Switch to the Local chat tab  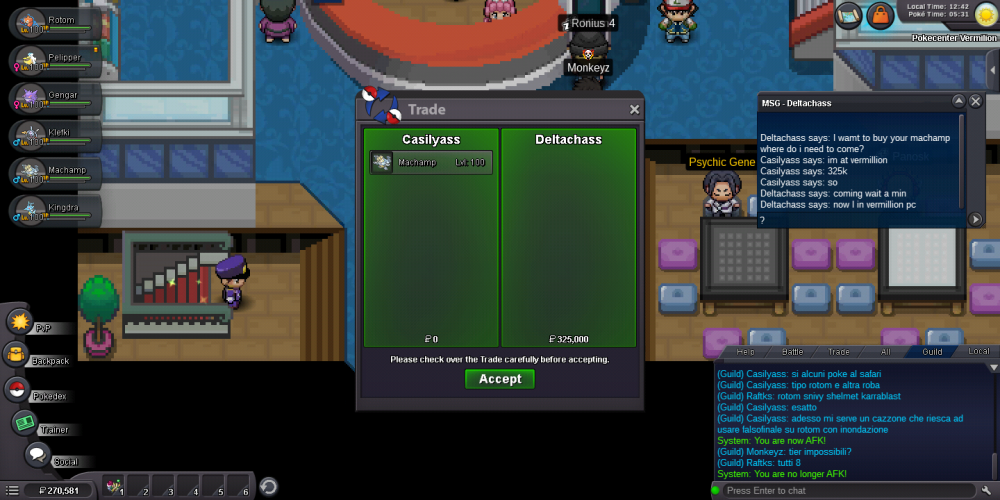click(979, 352)
